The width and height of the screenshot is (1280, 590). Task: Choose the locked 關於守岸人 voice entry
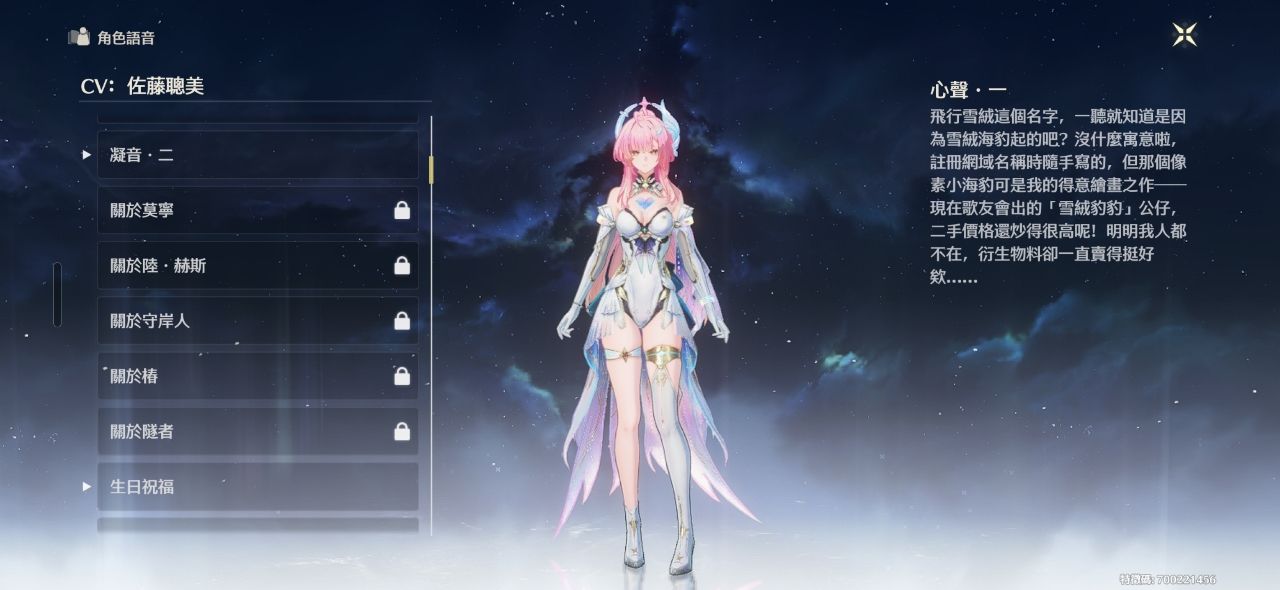[257, 321]
